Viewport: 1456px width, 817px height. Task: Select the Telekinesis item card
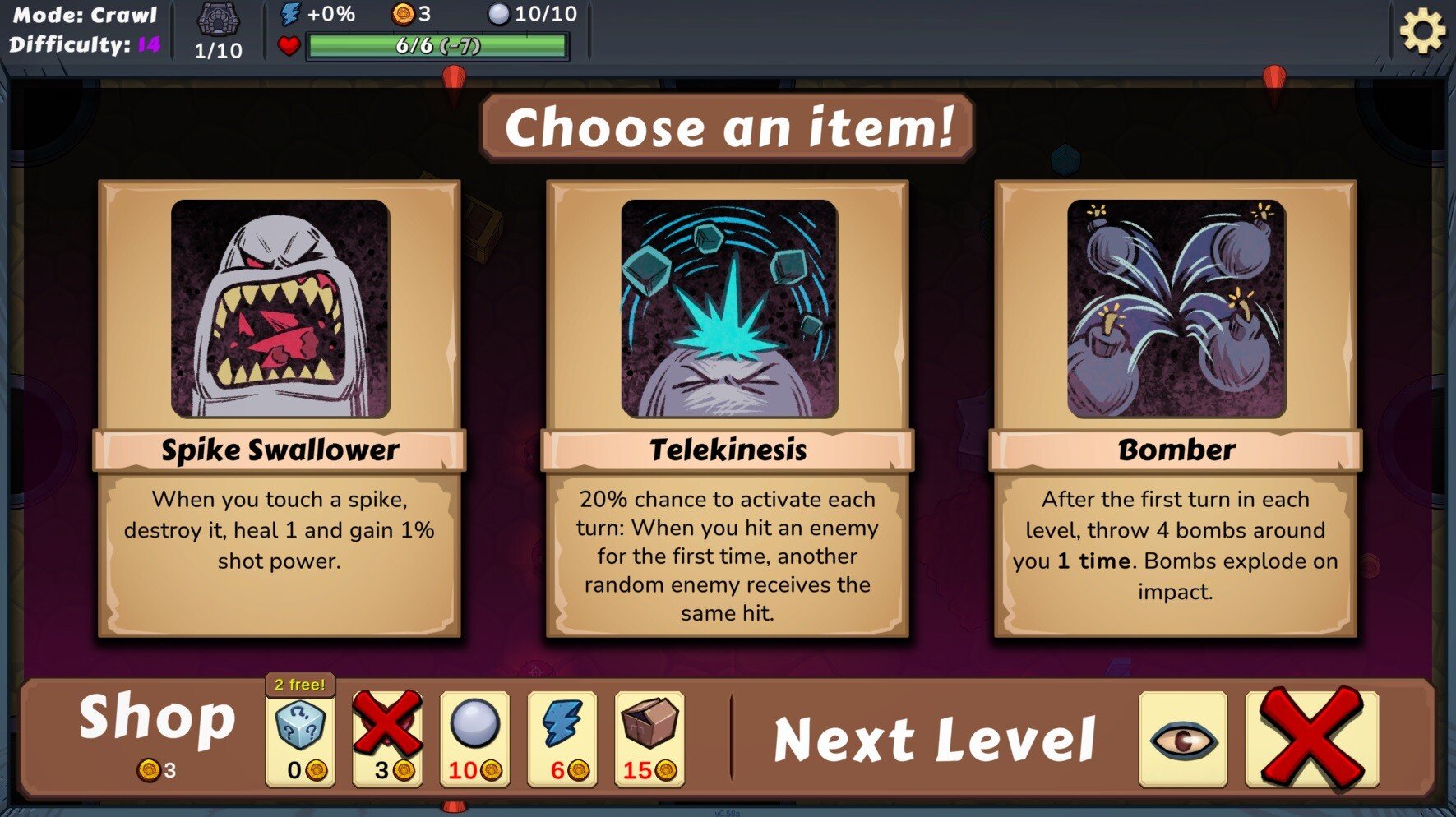click(728, 408)
